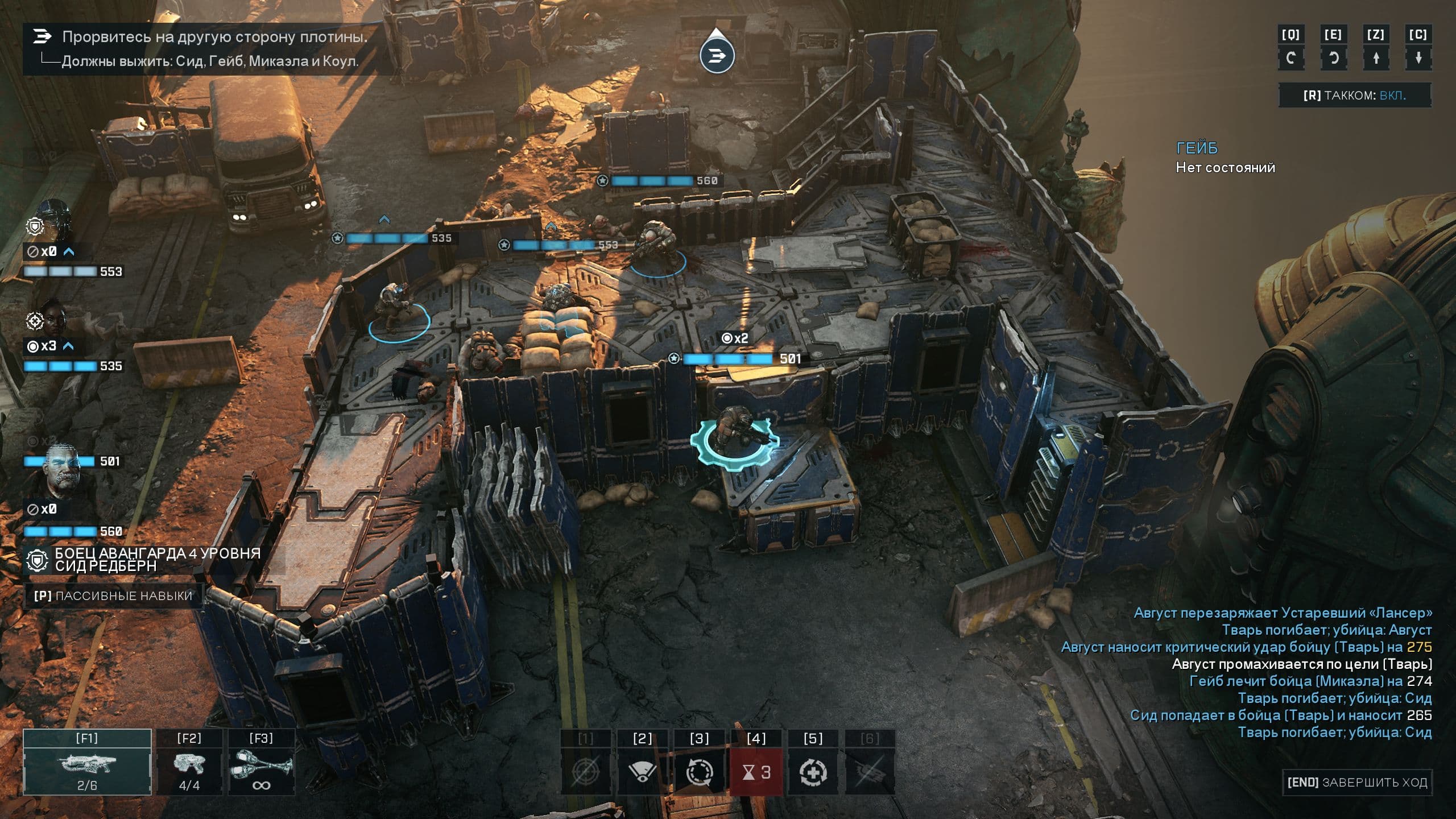The height and width of the screenshot is (819, 1456).
Task: Activate the healing cross ability
Action: click(813, 771)
